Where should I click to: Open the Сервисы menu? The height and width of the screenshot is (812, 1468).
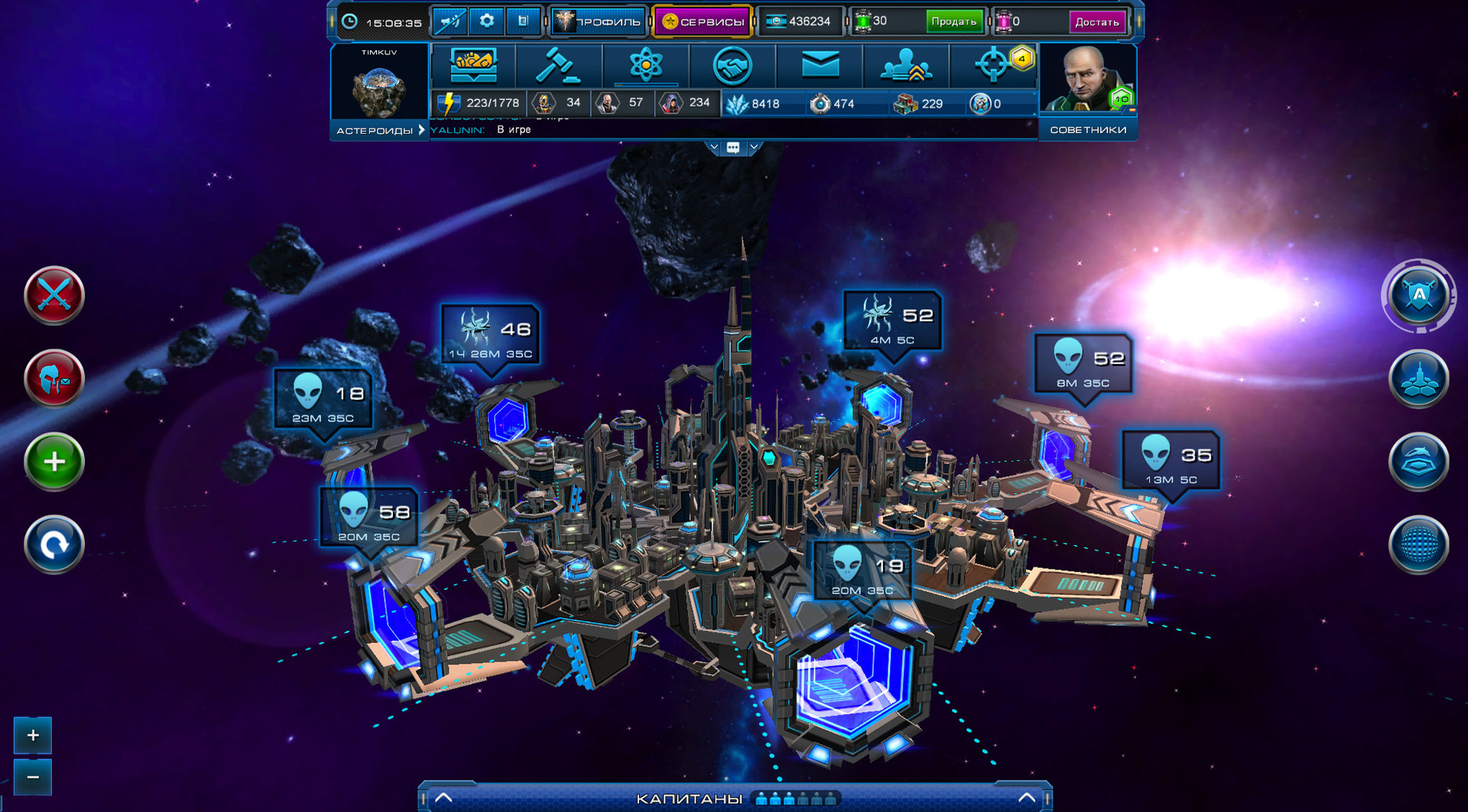[703, 21]
